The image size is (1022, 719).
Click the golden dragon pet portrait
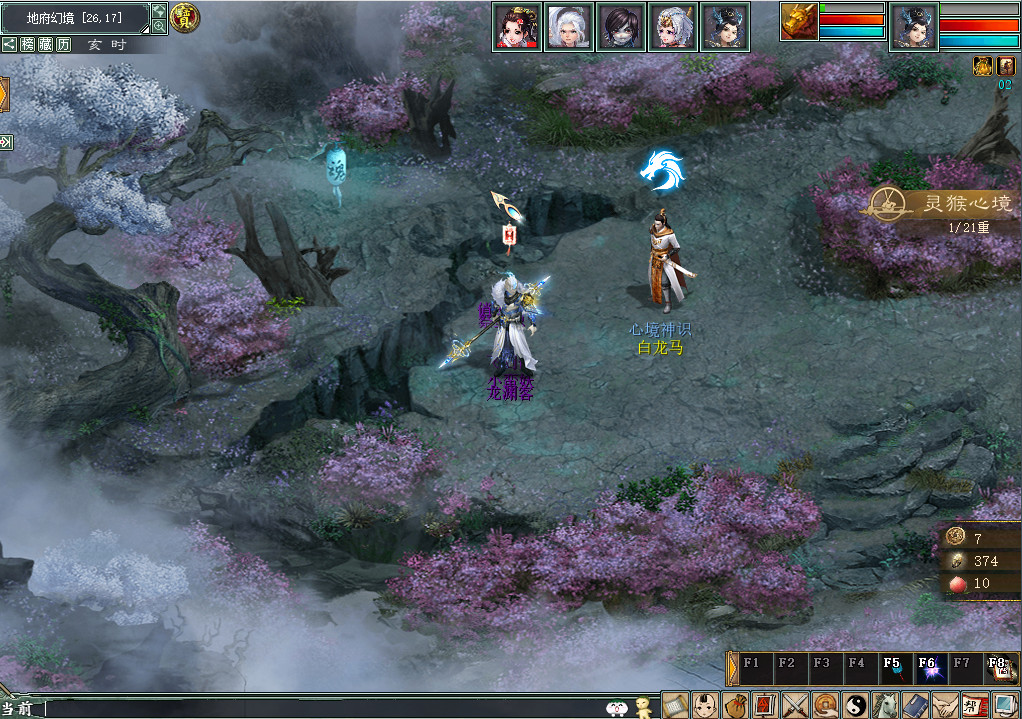coord(799,22)
